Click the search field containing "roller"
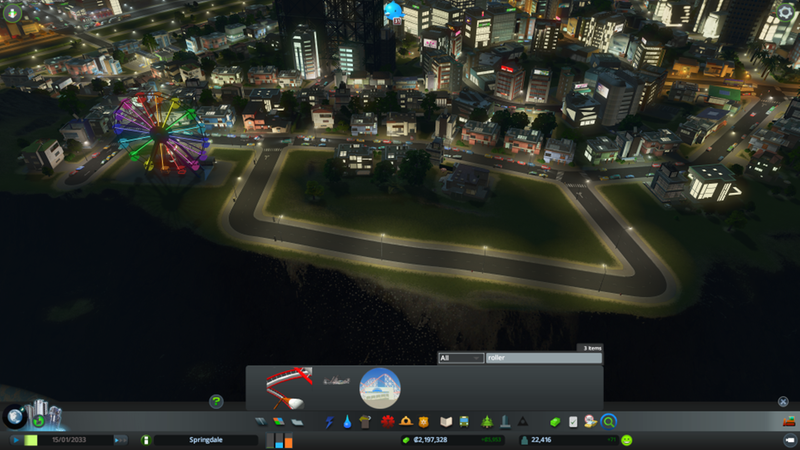 (x=543, y=357)
